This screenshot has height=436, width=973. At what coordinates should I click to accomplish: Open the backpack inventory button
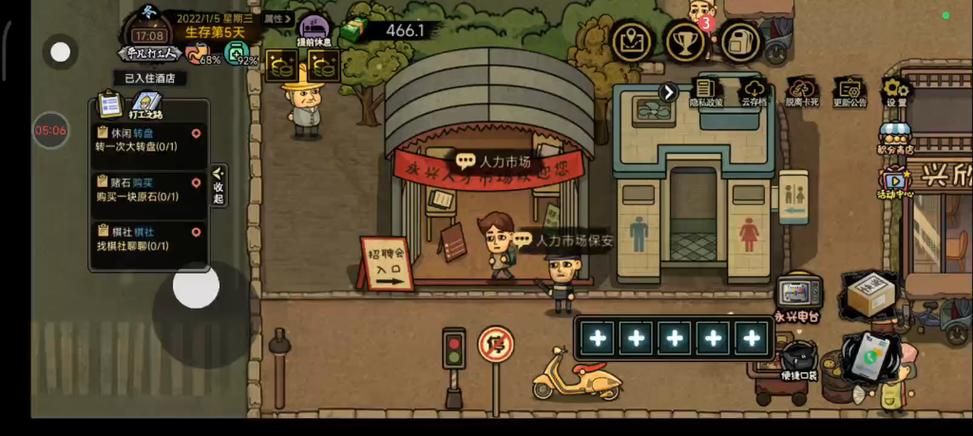pos(739,41)
